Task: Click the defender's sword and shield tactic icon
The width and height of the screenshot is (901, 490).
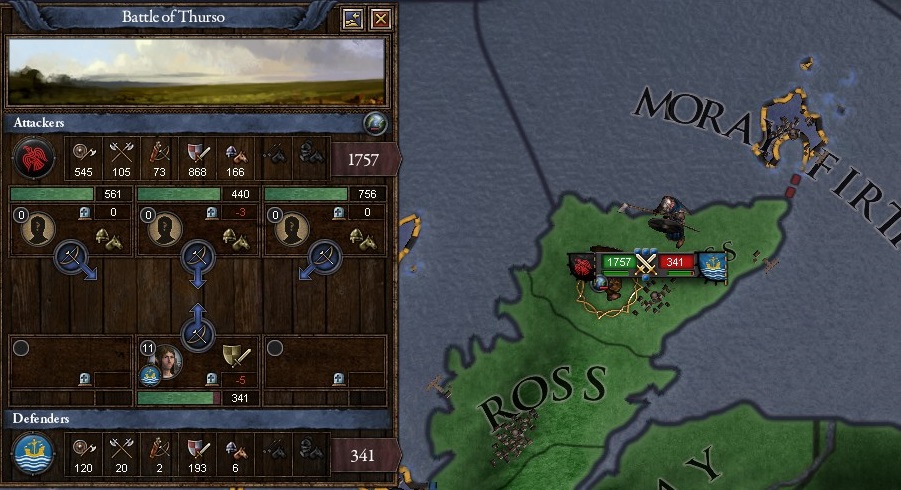Action: [x=237, y=355]
